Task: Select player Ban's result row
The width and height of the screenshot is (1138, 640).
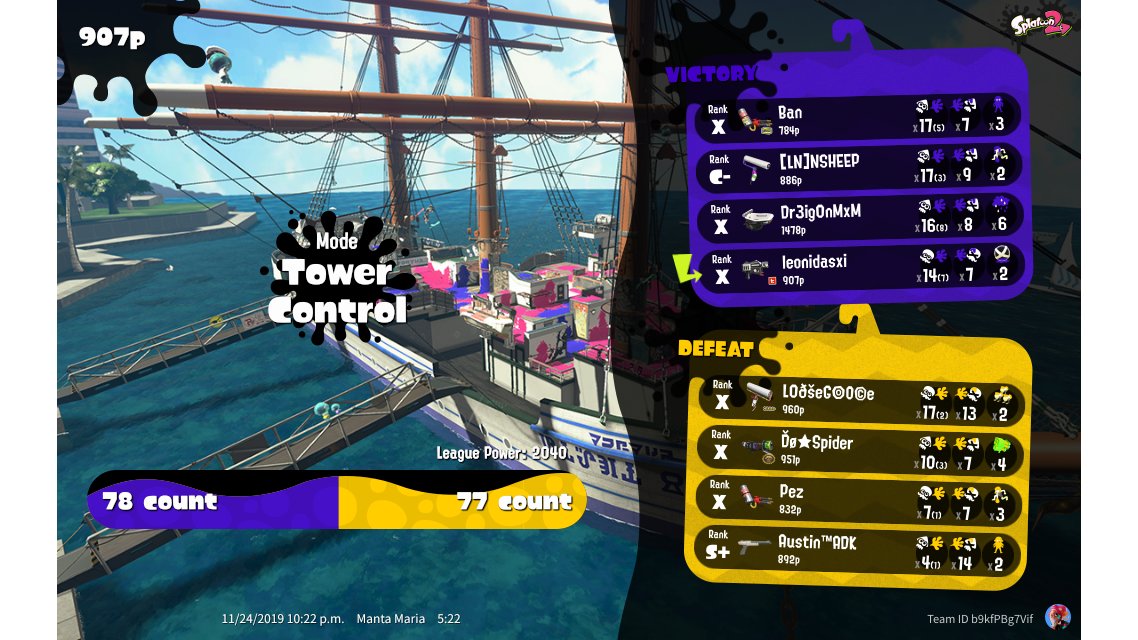Action: tap(857, 117)
